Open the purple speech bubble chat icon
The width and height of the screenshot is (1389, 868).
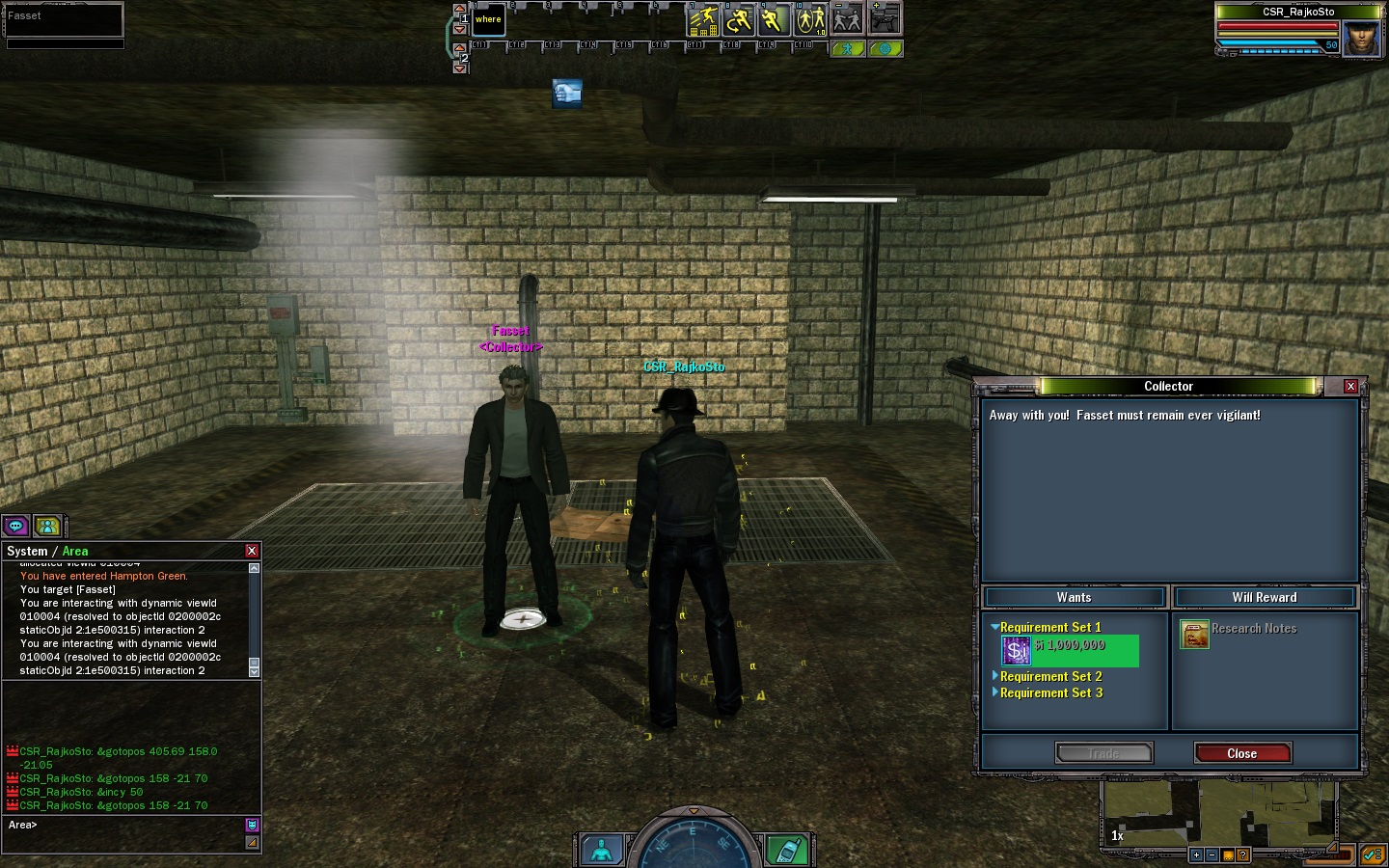[15, 526]
